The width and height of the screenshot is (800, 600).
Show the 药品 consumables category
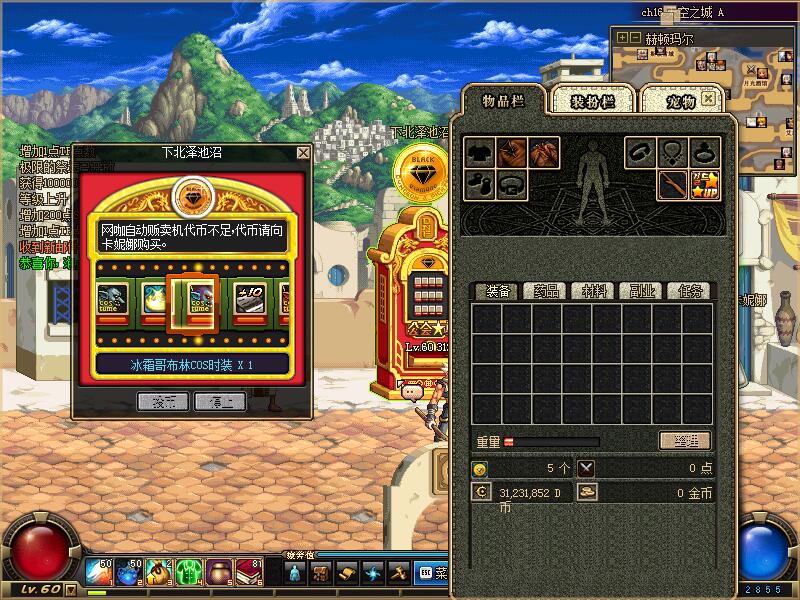545,291
